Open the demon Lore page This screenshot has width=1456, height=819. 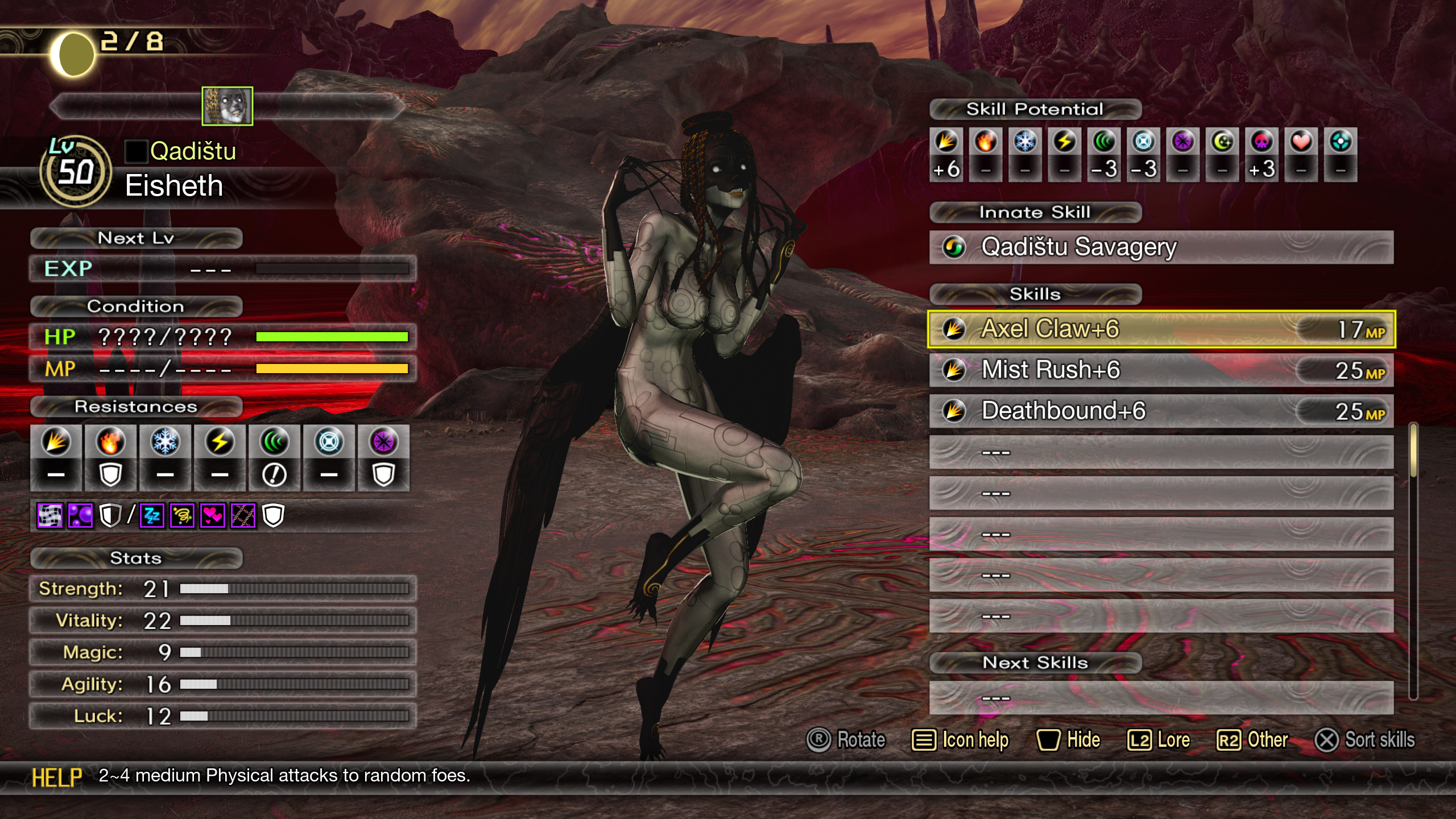(x=1159, y=740)
